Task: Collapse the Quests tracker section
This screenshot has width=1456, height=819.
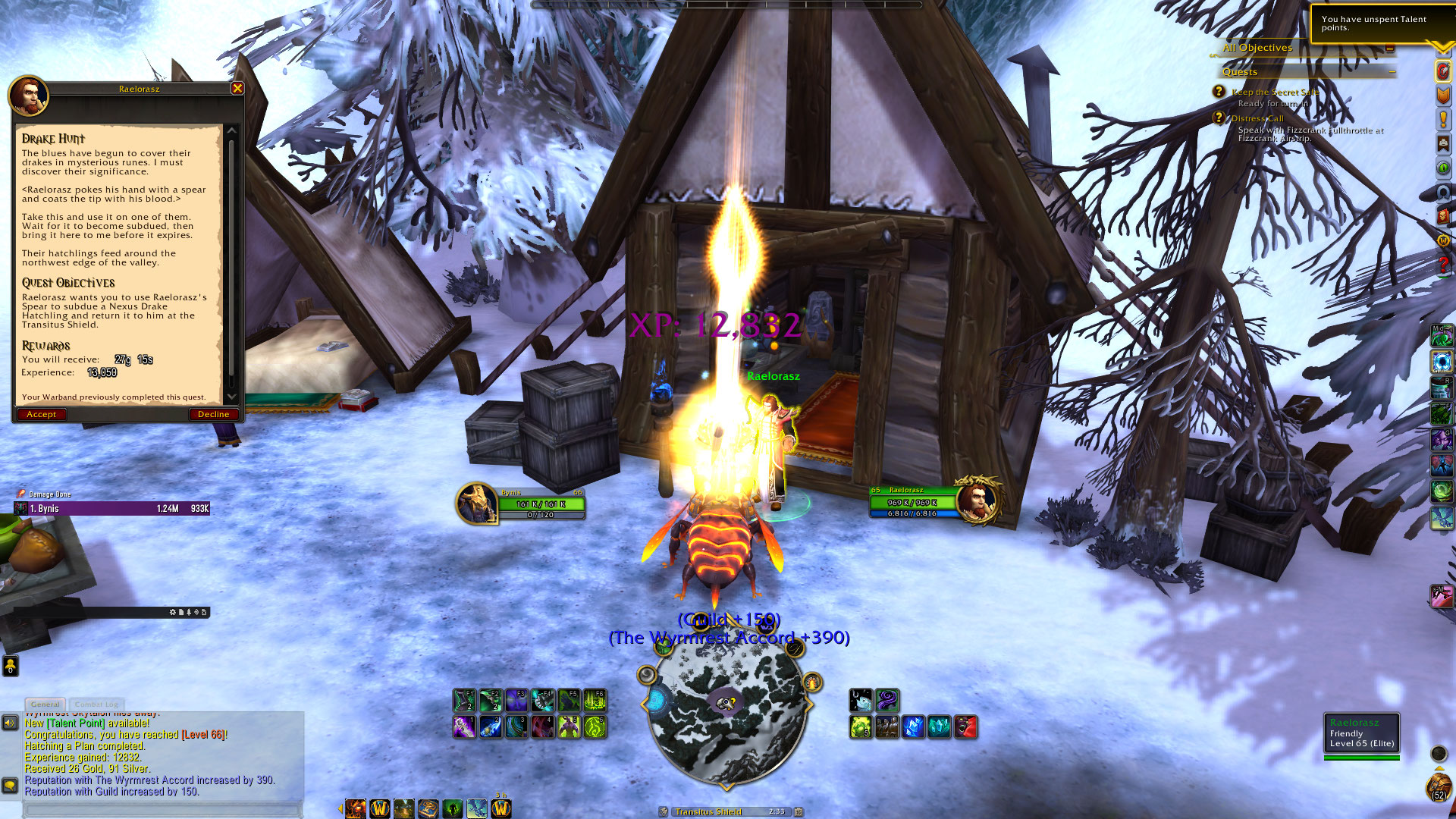Action: (x=1392, y=72)
